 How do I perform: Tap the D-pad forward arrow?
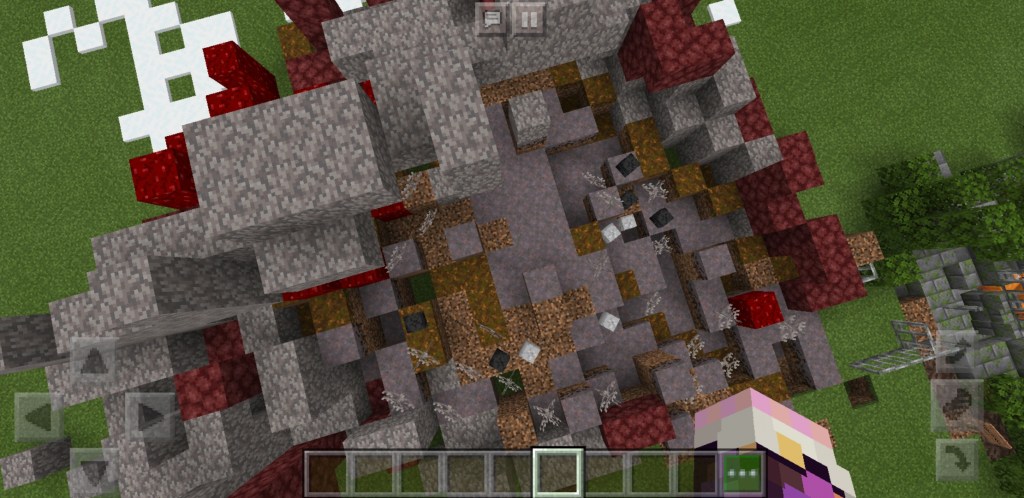(92, 360)
